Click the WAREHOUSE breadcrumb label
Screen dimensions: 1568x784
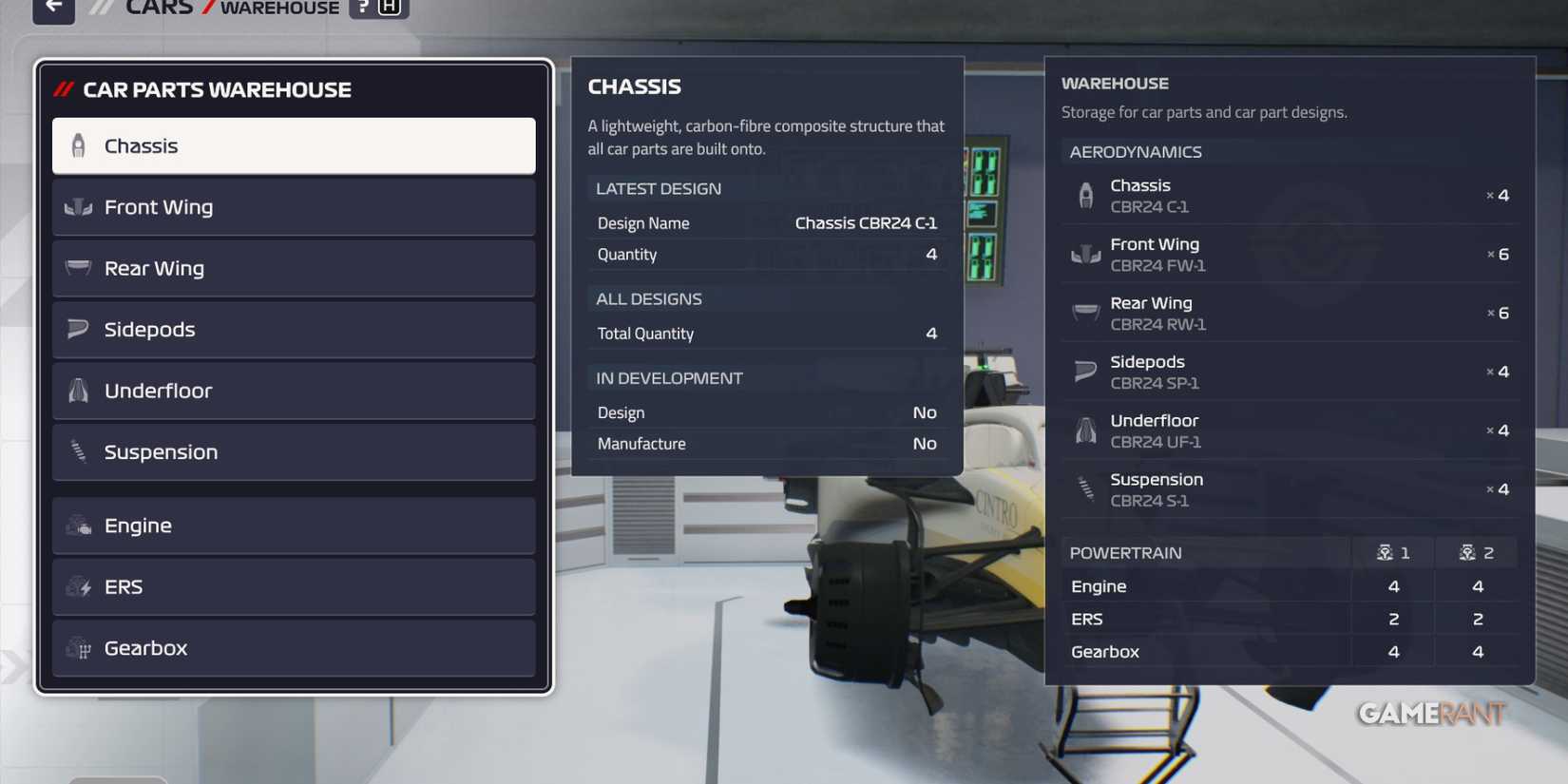(x=278, y=8)
